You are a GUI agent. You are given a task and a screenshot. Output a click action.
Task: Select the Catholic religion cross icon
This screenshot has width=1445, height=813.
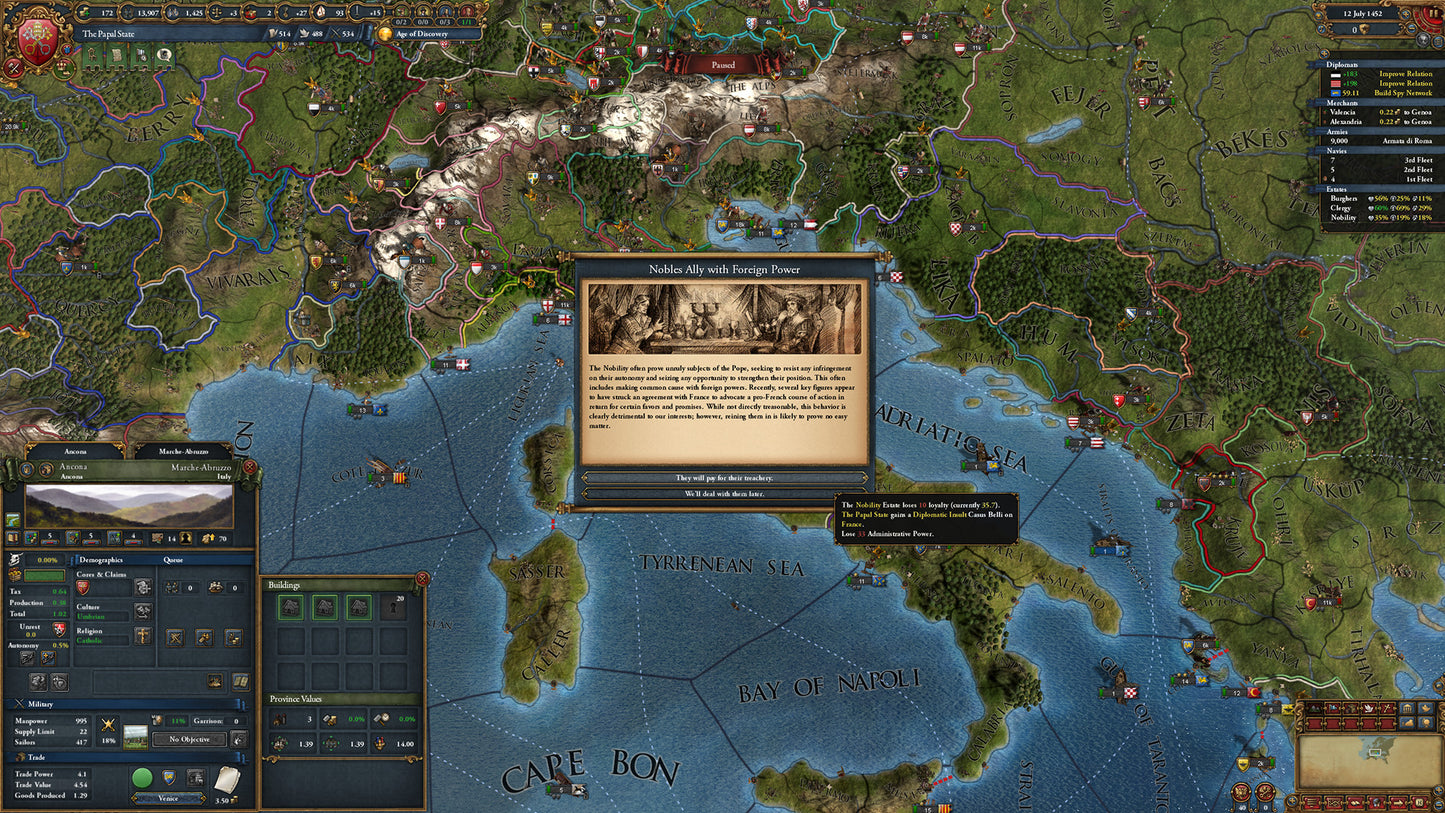141,636
